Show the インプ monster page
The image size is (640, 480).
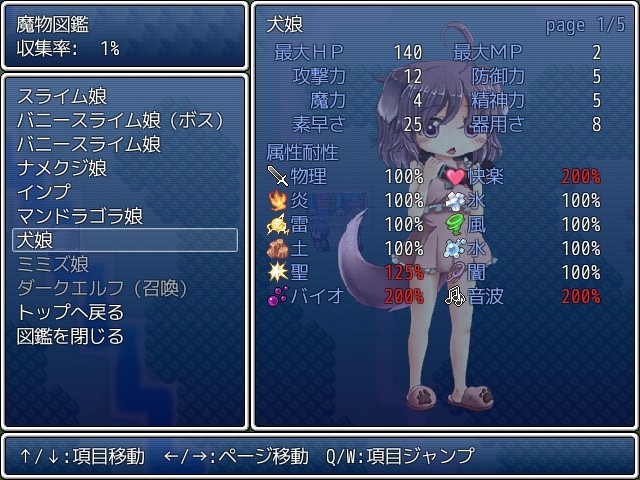pyautogui.click(x=44, y=192)
